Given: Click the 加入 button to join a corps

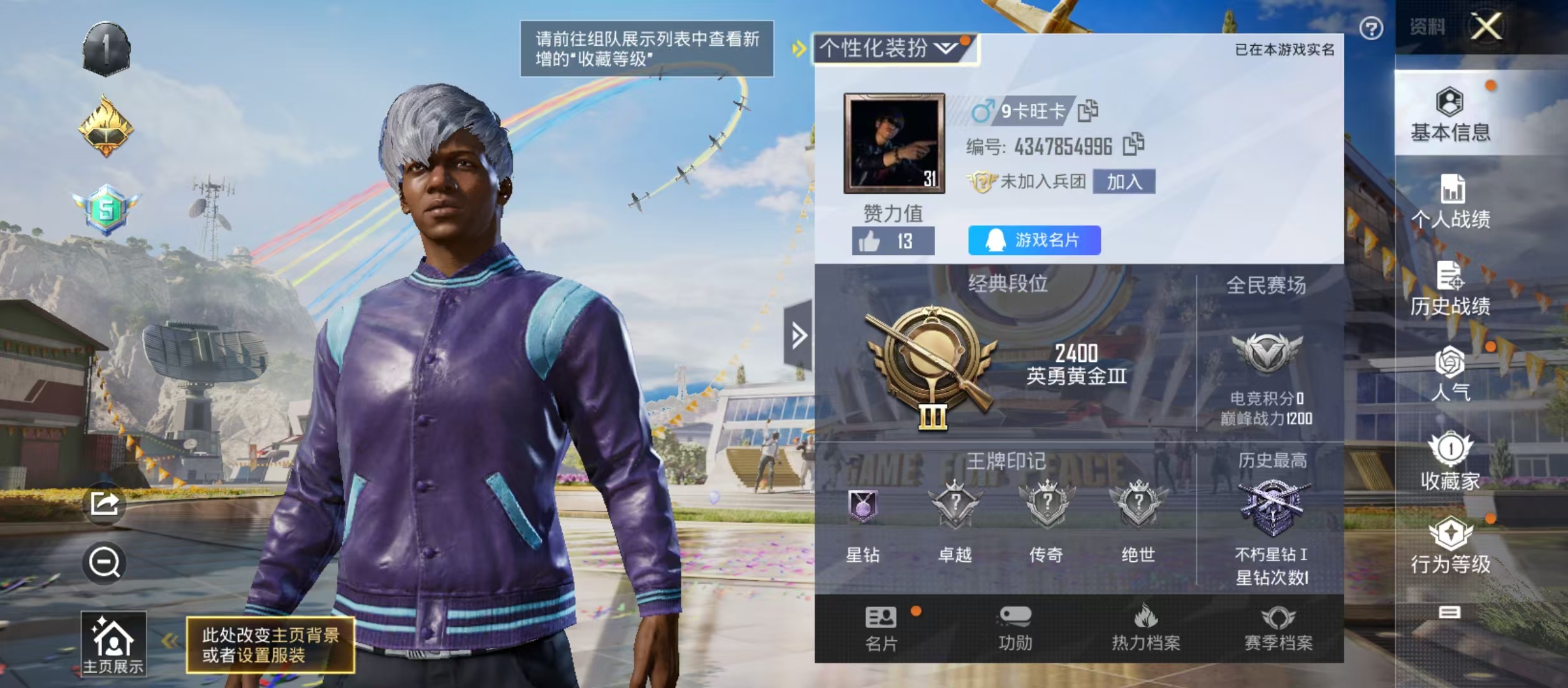Looking at the screenshot, I should point(1124,182).
